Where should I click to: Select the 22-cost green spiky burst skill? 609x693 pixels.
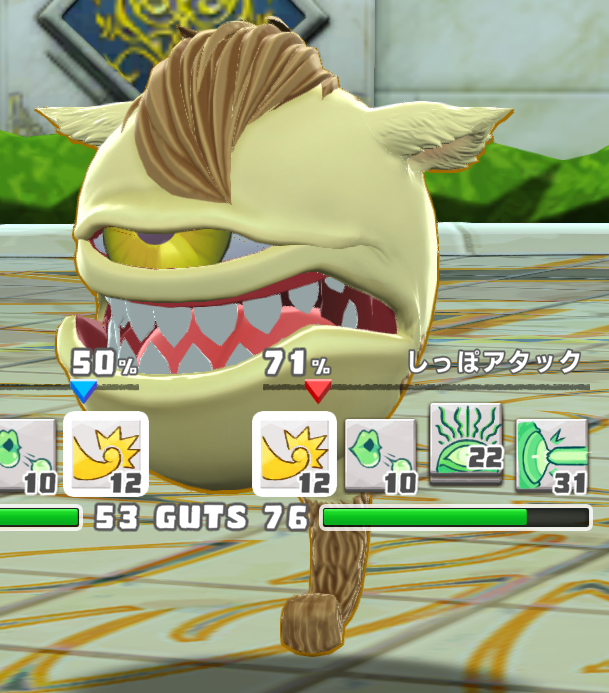pos(466,445)
